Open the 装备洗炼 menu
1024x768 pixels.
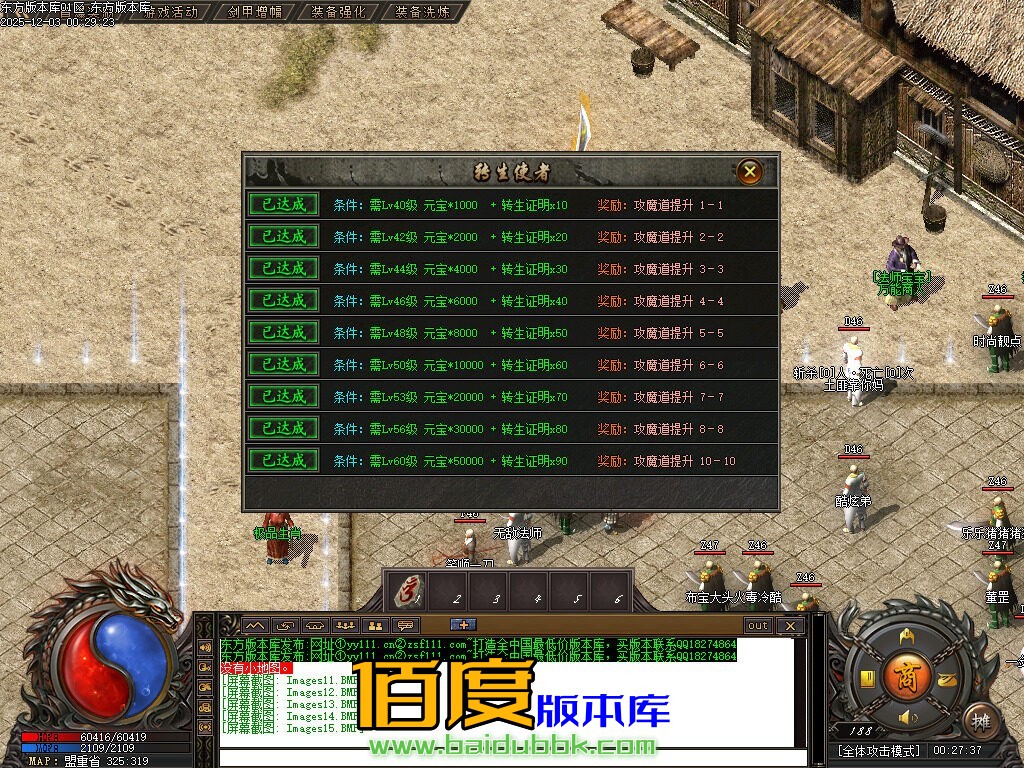pos(422,12)
